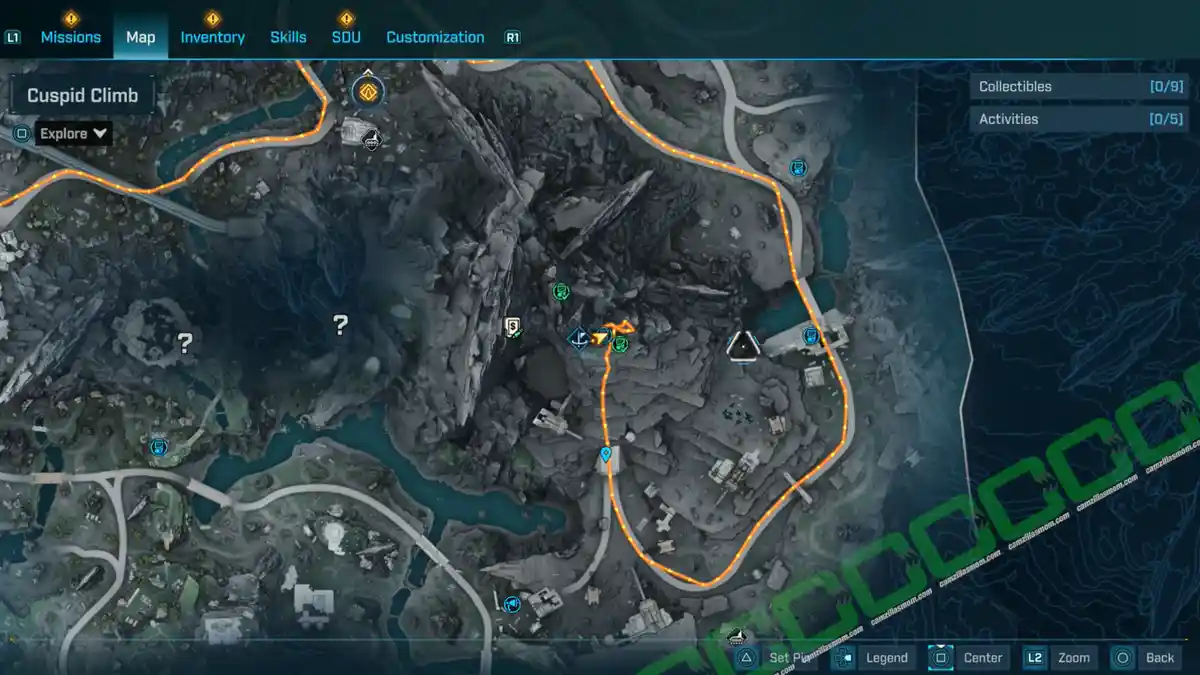Image resolution: width=1200 pixels, height=675 pixels.
Task: Switch to the Missions tab
Action: coord(70,37)
